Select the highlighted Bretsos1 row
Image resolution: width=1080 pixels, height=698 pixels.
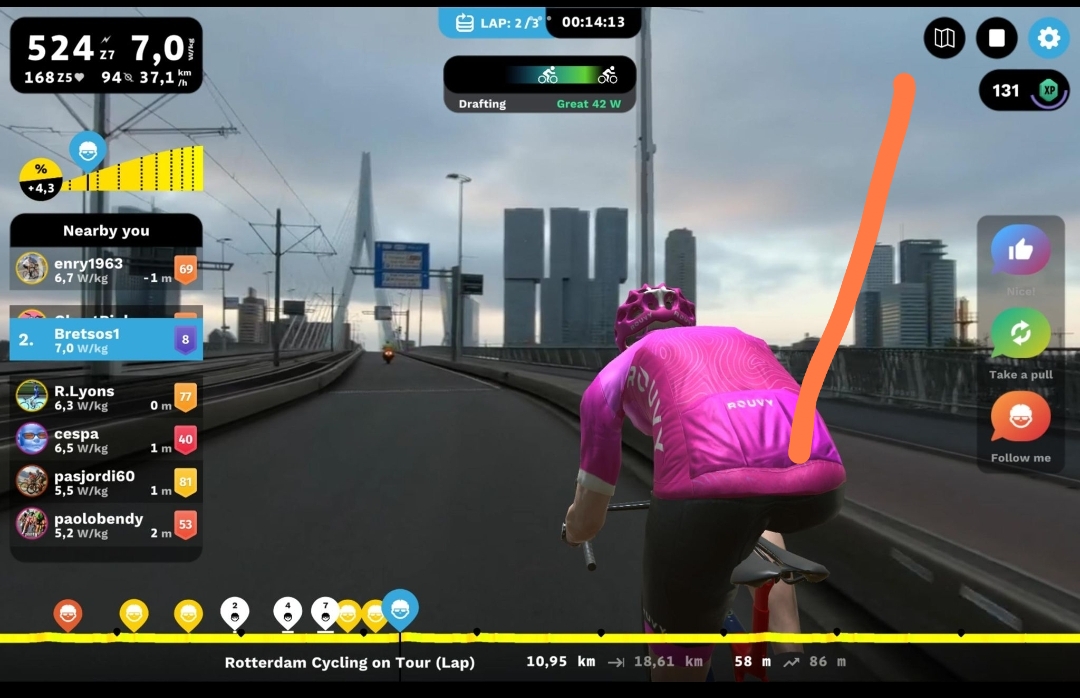click(x=106, y=340)
